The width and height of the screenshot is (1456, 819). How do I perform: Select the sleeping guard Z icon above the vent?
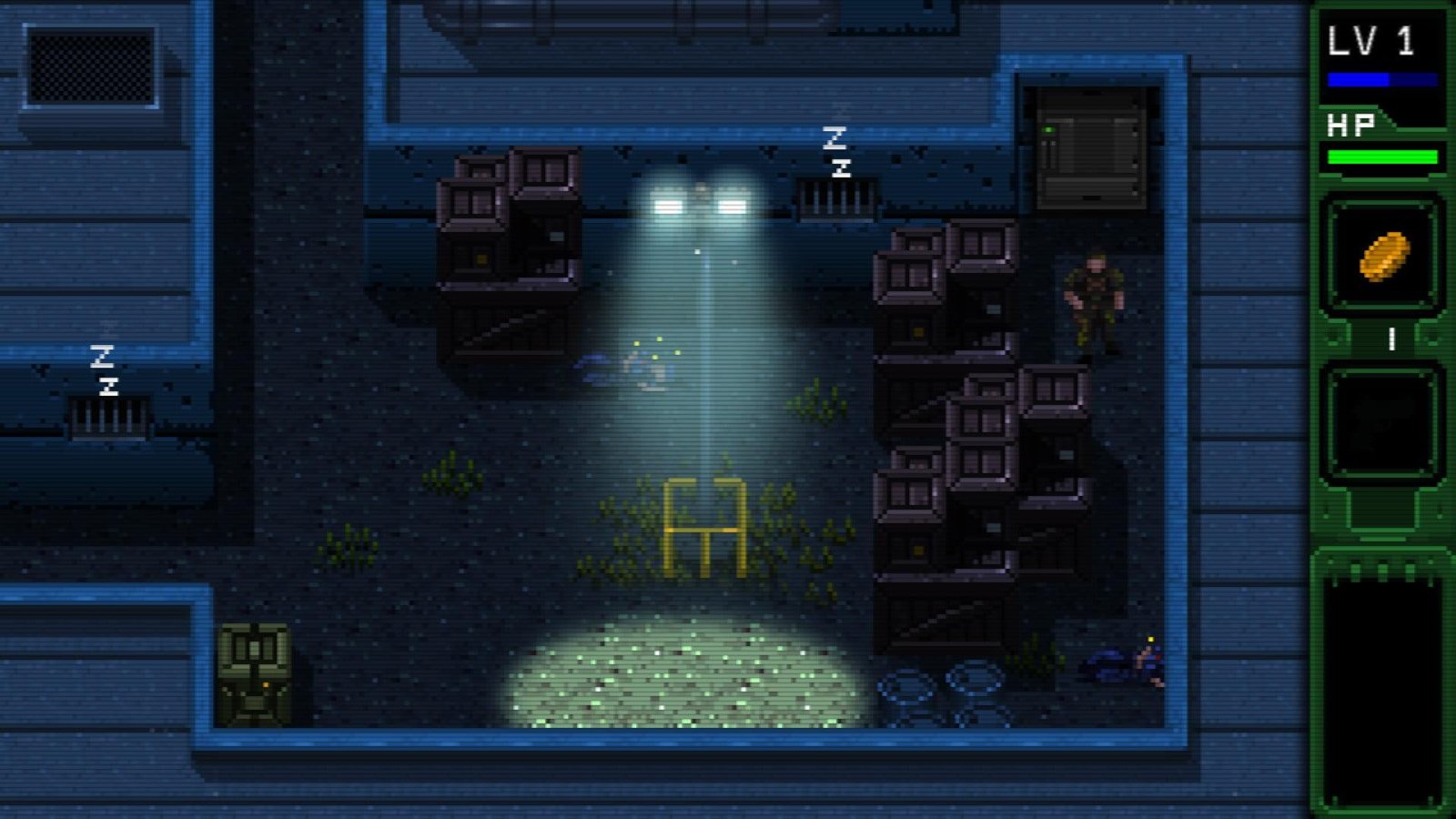click(835, 150)
